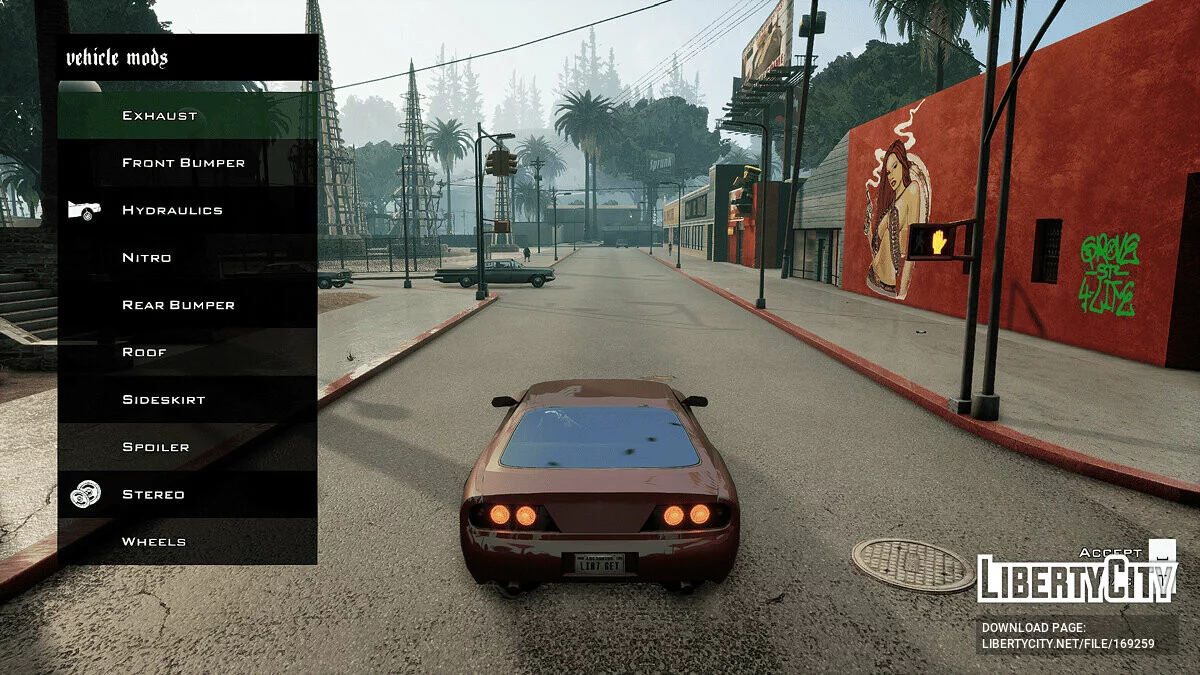1200x675 pixels.
Task: Choose the Roof mod option
Action: coord(188,352)
